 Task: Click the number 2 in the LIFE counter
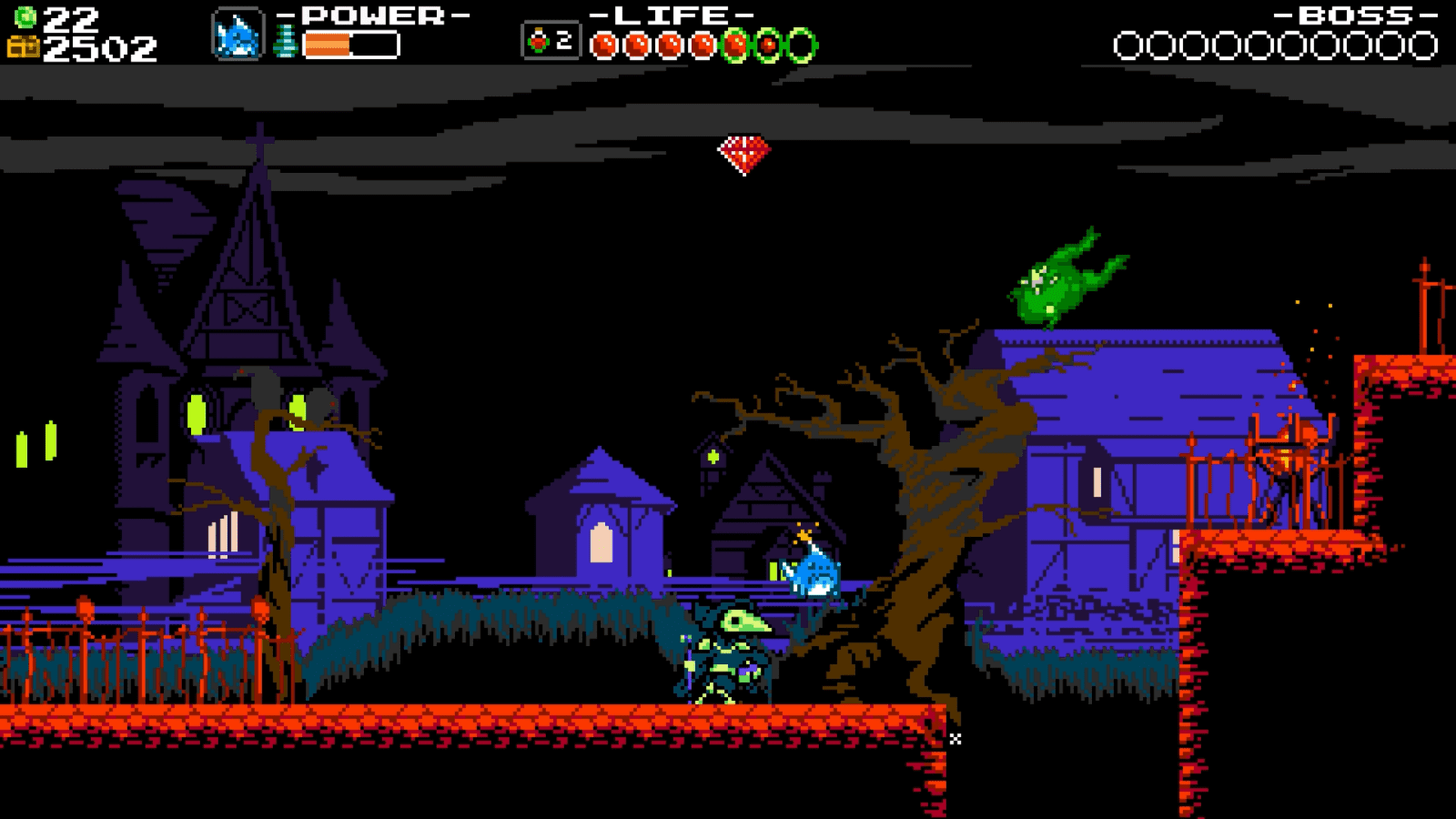tap(563, 40)
